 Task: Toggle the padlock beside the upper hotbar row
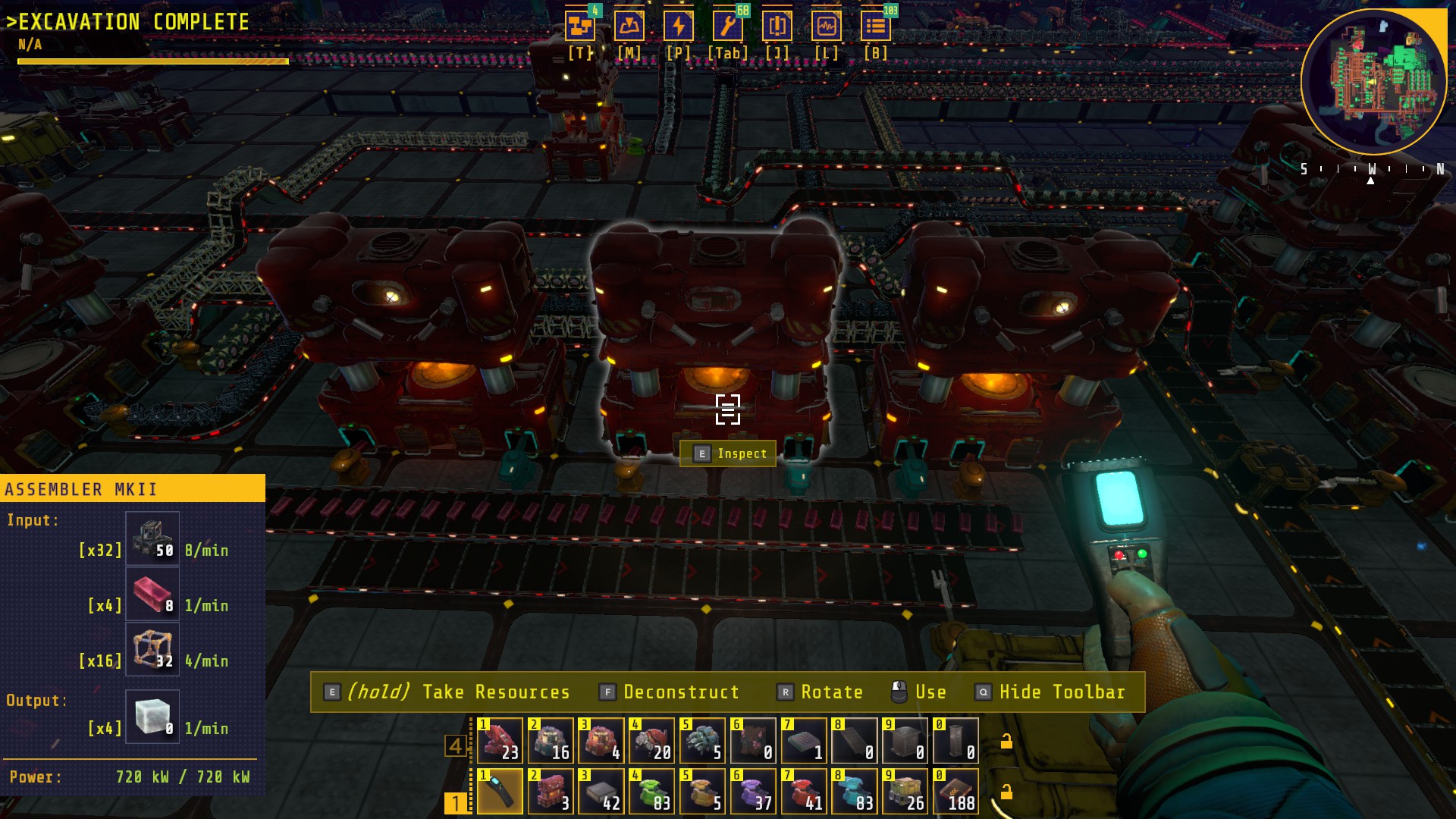[1006, 742]
